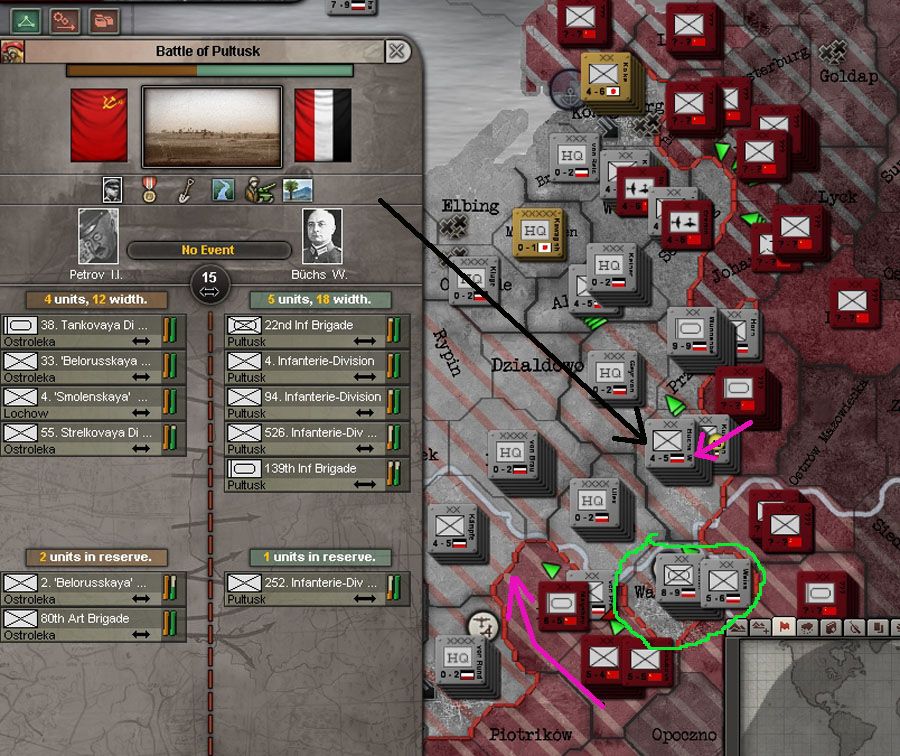Switch to the political flag map mode

coord(786,627)
